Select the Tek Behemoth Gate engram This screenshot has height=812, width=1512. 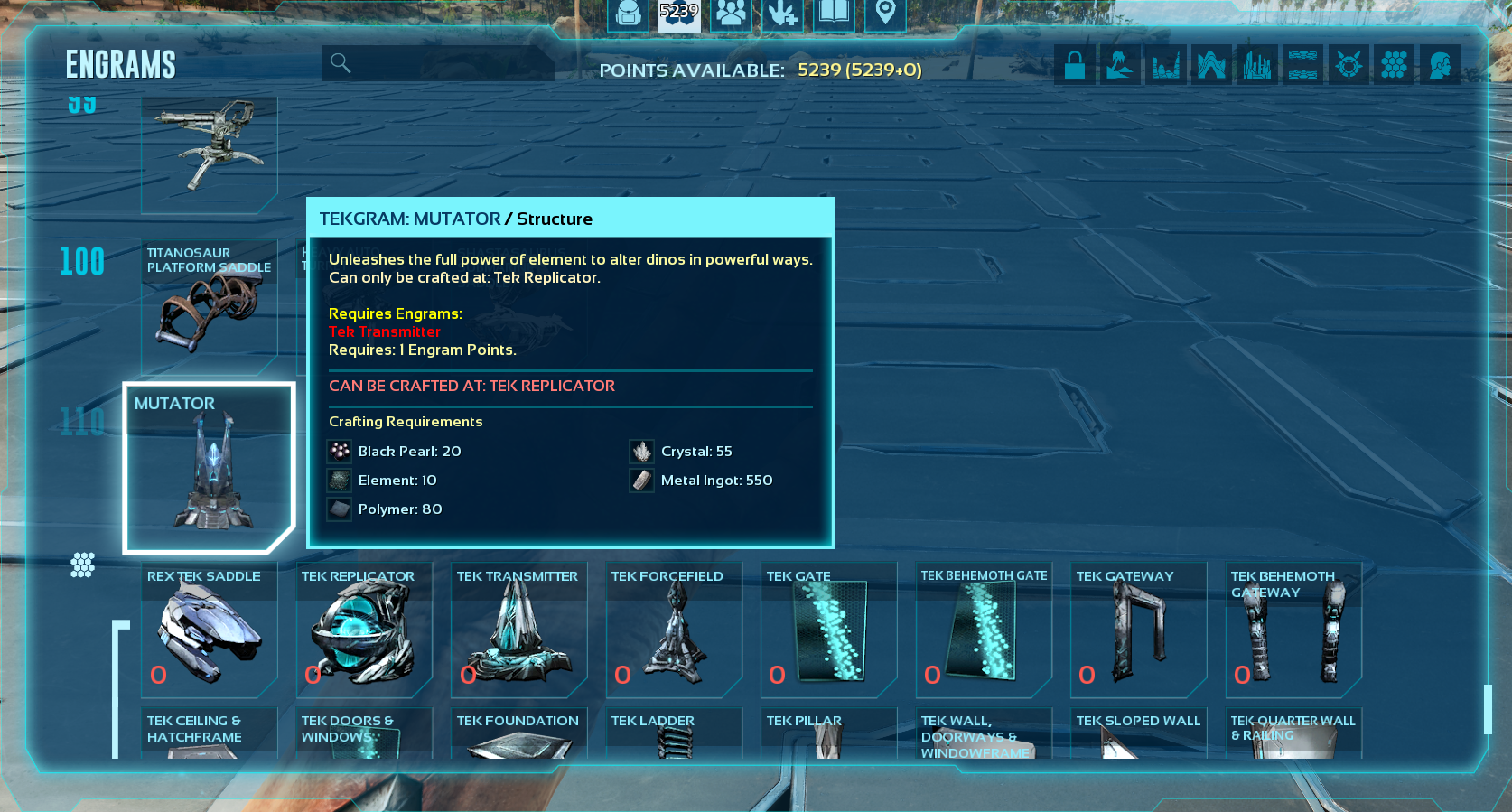pos(984,630)
